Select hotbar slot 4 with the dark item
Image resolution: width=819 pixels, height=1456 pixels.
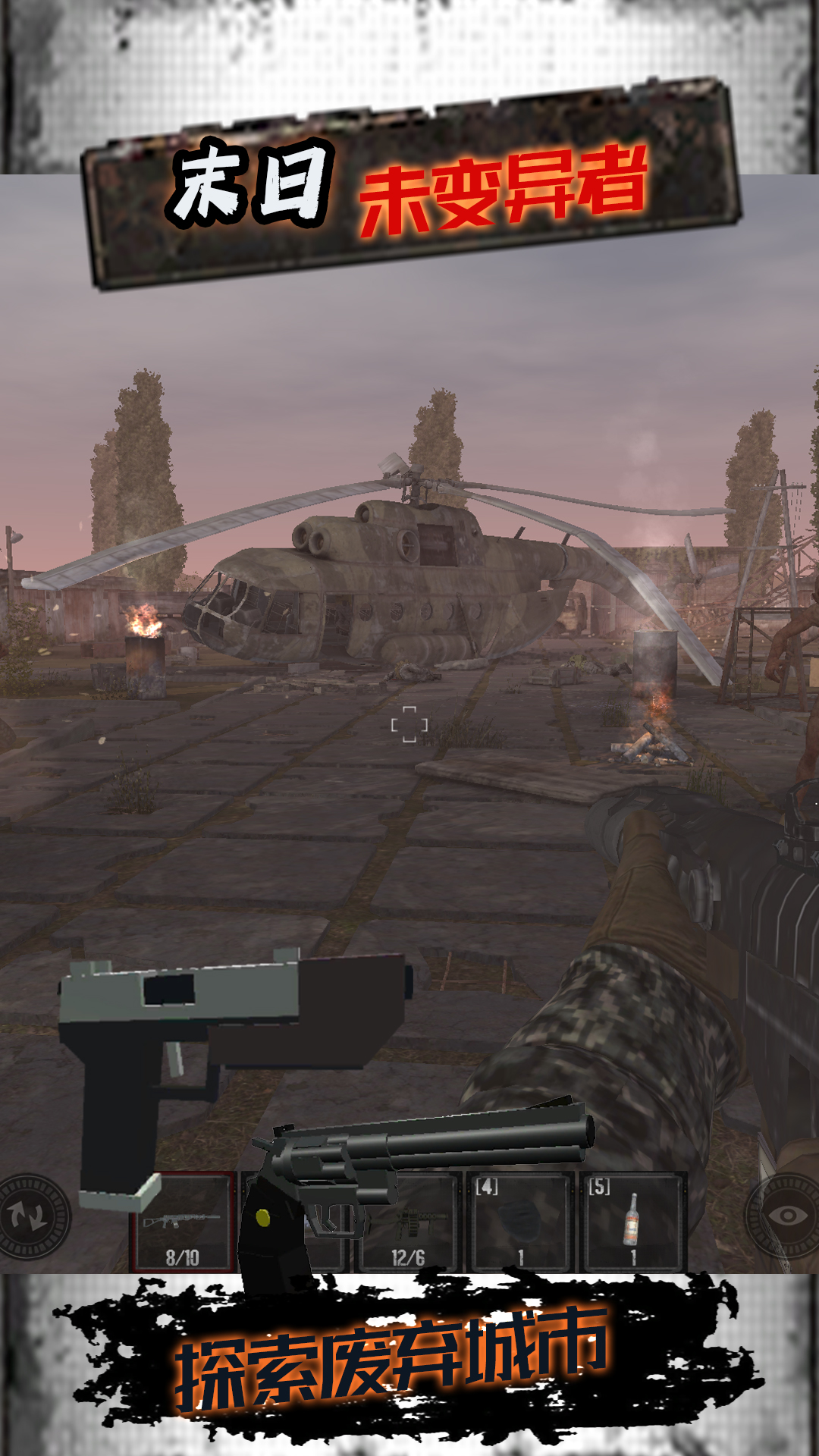pos(520,1222)
